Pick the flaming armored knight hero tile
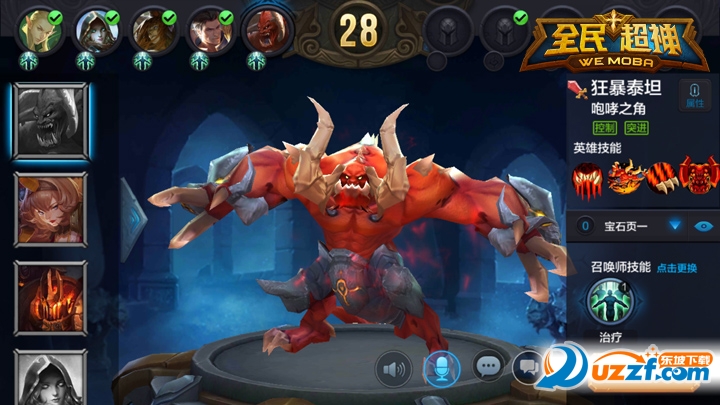Viewport: 720px width, 405px height. click(50, 297)
